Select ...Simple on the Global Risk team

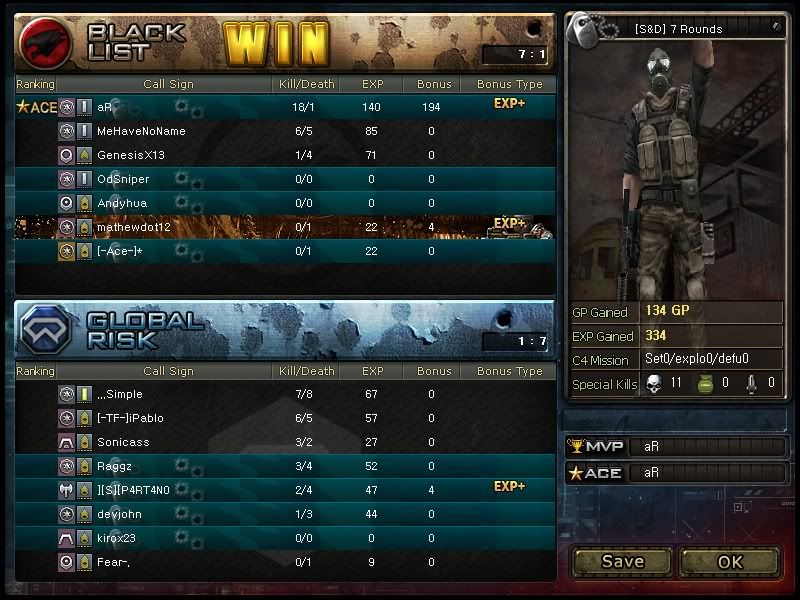tap(120, 394)
